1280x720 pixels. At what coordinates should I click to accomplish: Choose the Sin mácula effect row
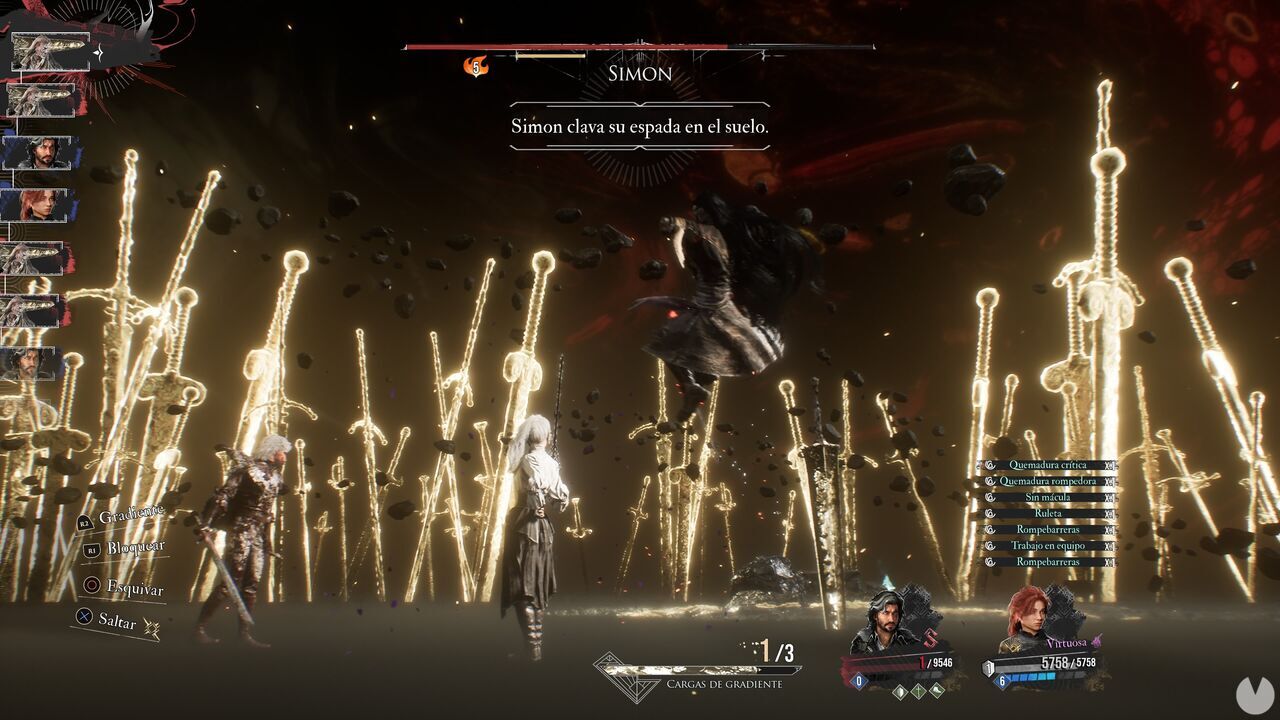(x=1046, y=497)
